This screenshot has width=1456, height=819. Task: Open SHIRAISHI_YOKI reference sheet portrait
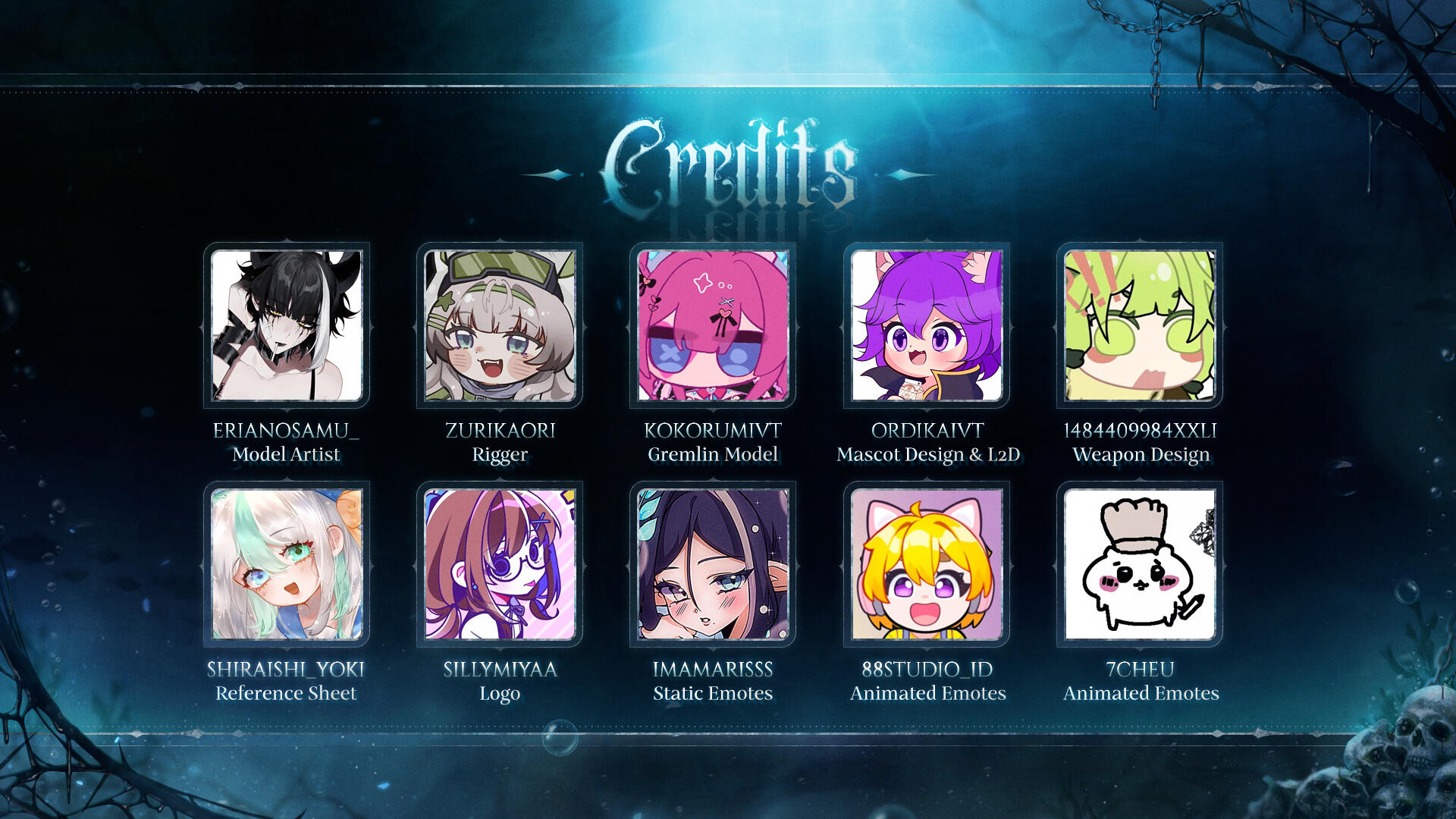click(287, 564)
